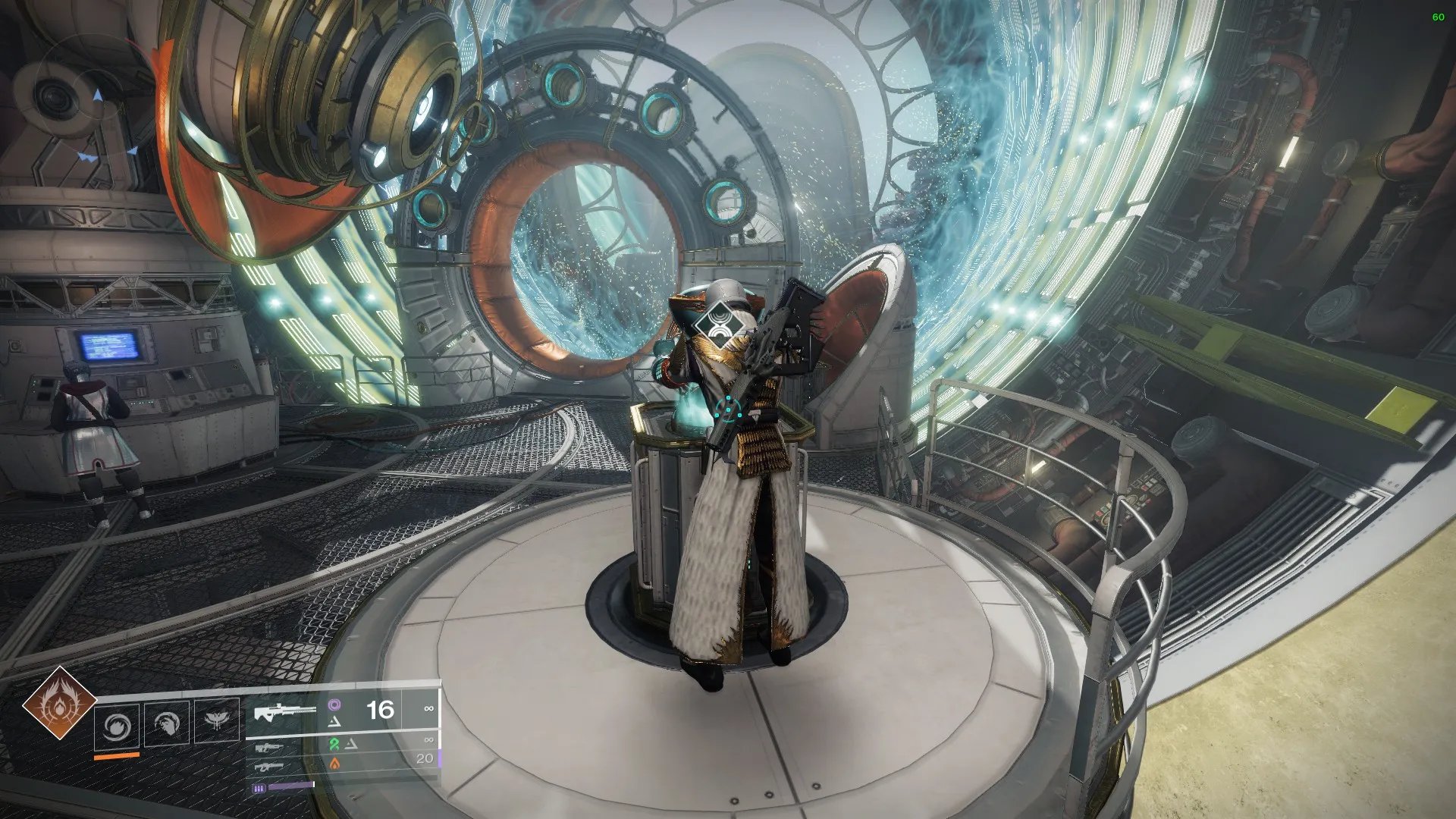Select the swirling grenade ability icon

117,726
